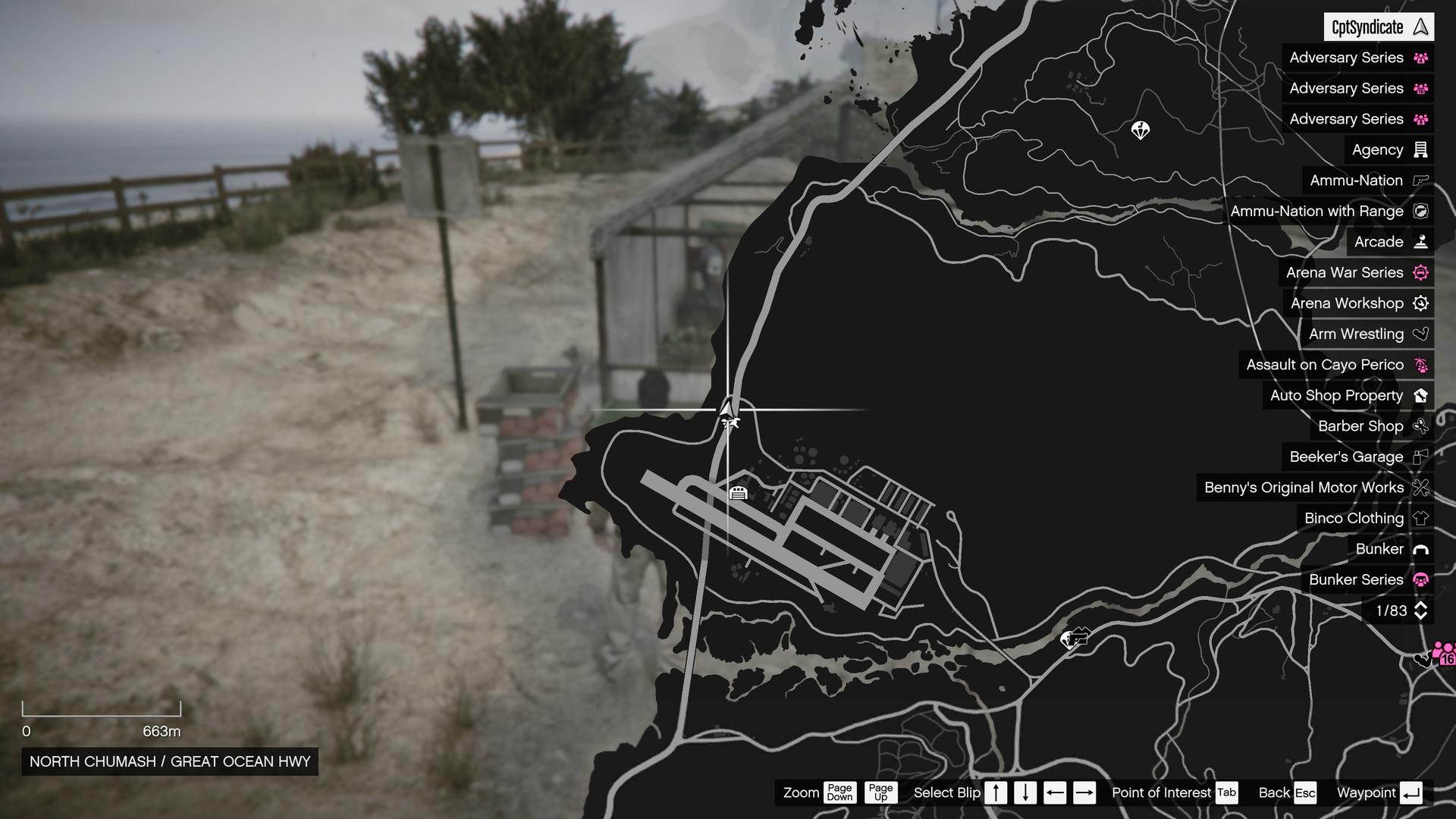This screenshot has height=819, width=1456.
Task: Expand the 1/83 page stepper up arrow
Action: (1420, 604)
